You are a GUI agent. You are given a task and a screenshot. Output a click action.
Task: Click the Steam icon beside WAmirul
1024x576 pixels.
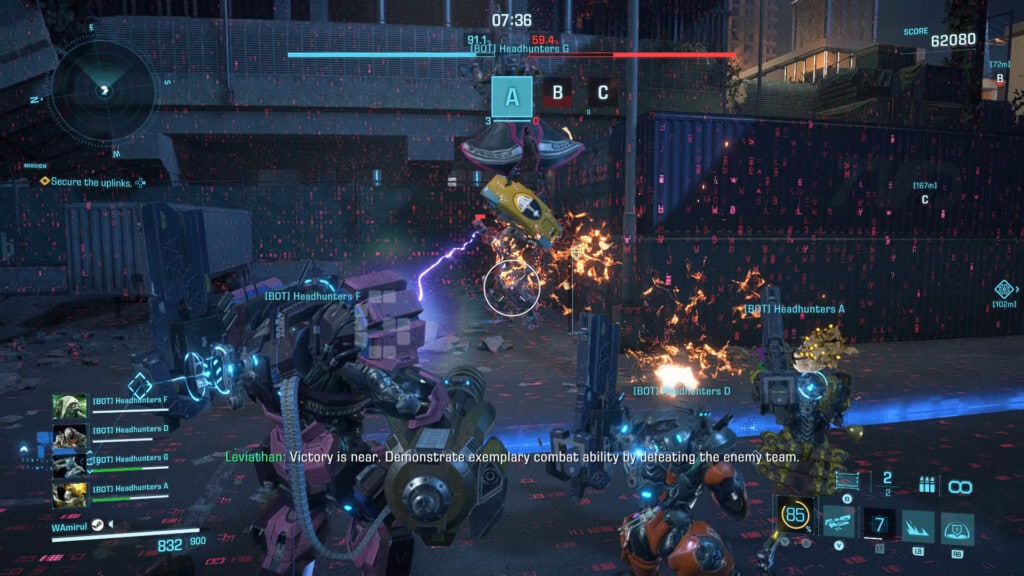coord(100,524)
